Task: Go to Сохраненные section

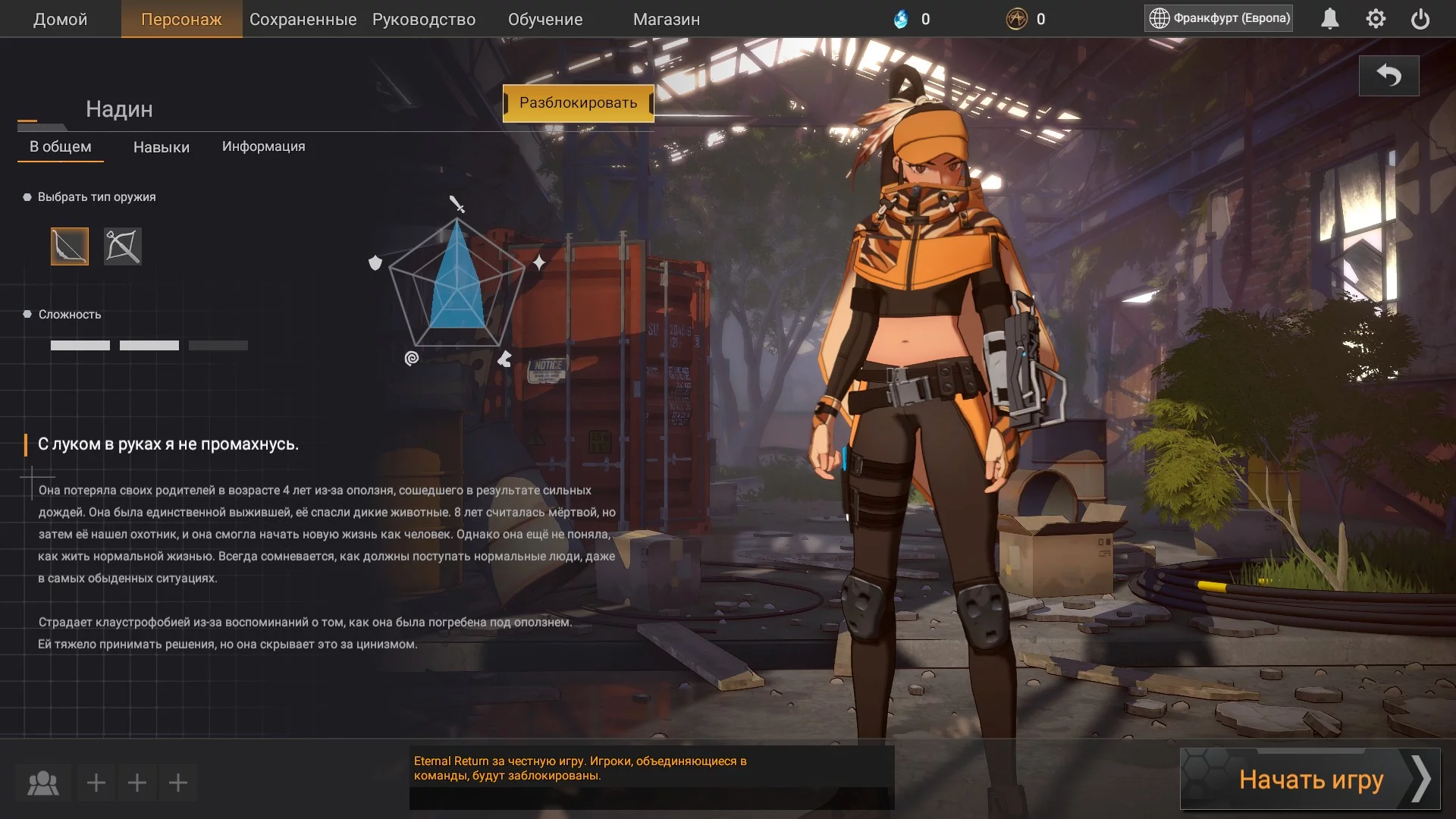Action: [x=303, y=19]
